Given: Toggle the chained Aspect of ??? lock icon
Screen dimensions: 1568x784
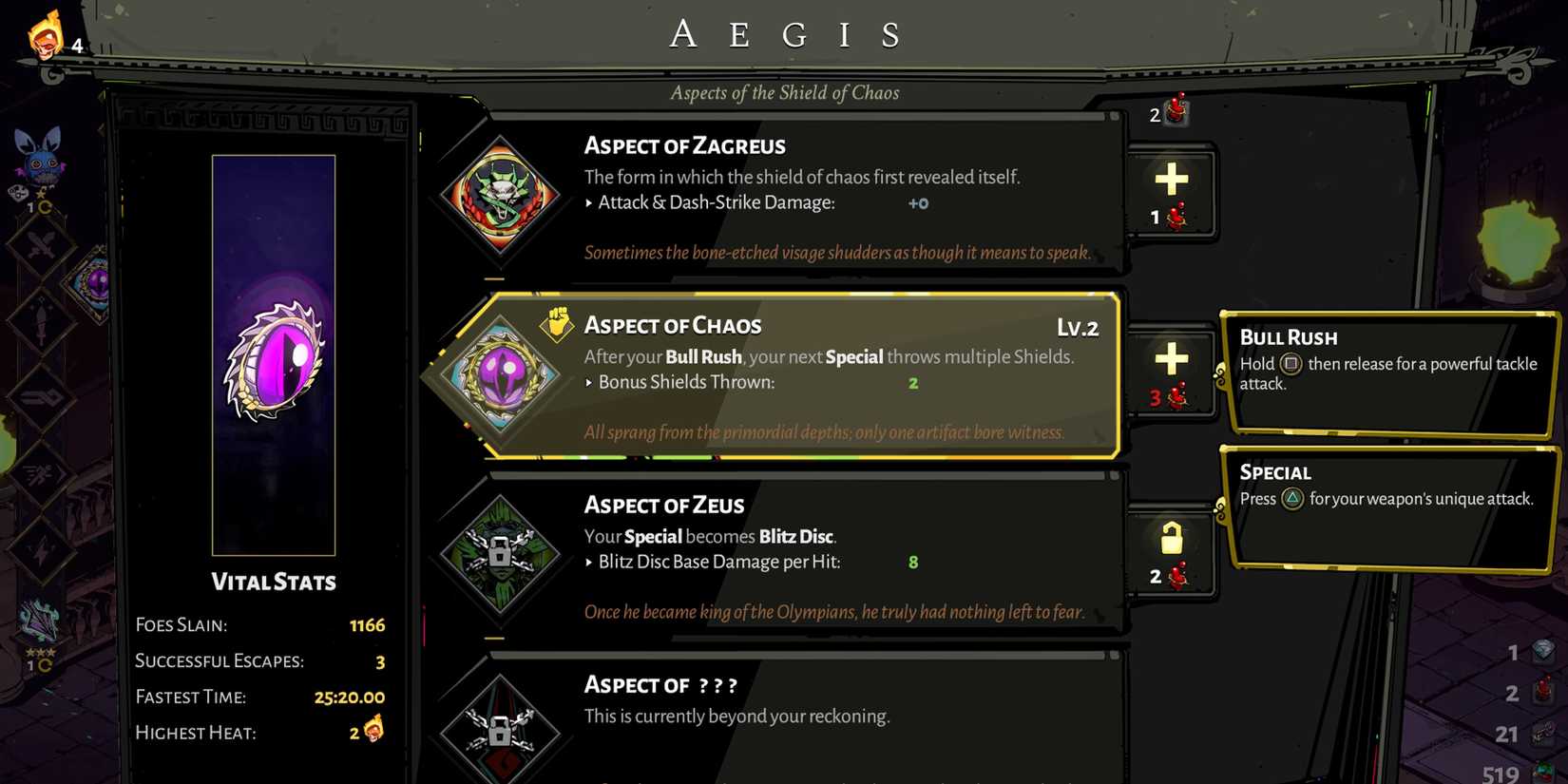Looking at the screenshot, I should (x=501, y=732).
